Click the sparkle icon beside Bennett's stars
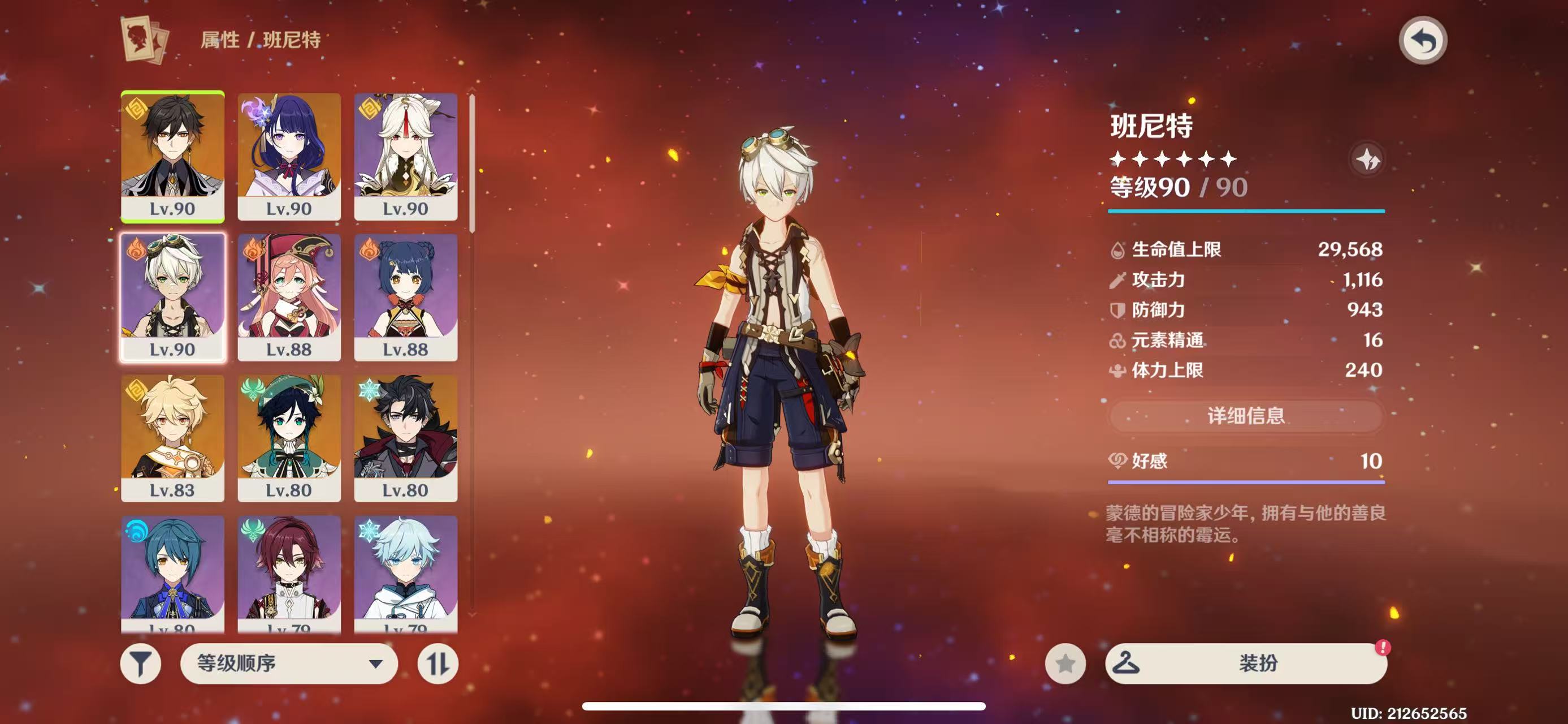The height and width of the screenshot is (724, 1568). click(x=1367, y=160)
